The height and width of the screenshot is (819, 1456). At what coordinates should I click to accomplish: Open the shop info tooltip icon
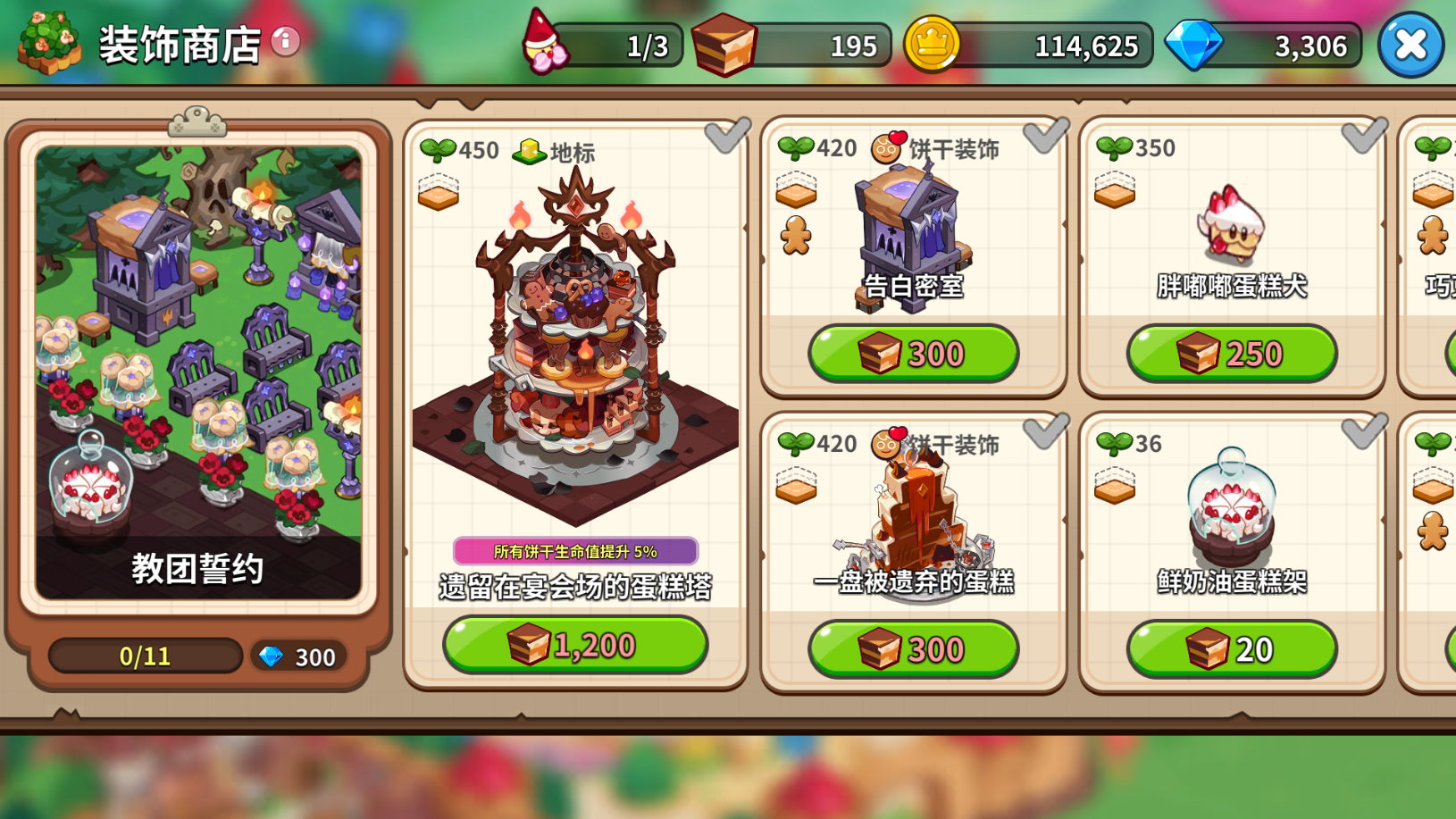click(286, 41)
